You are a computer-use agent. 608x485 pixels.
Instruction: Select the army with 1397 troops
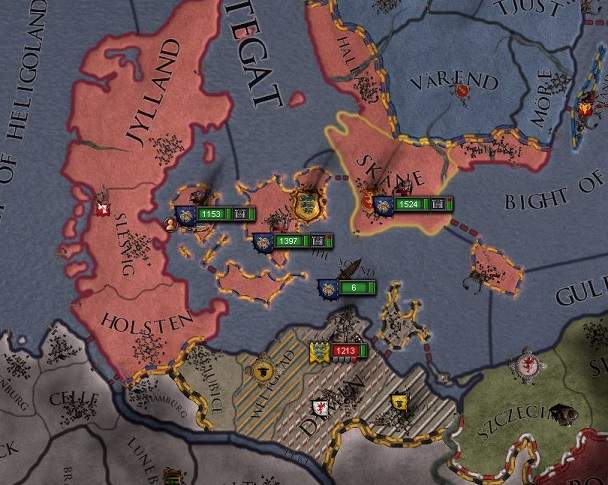pos(290,241)
